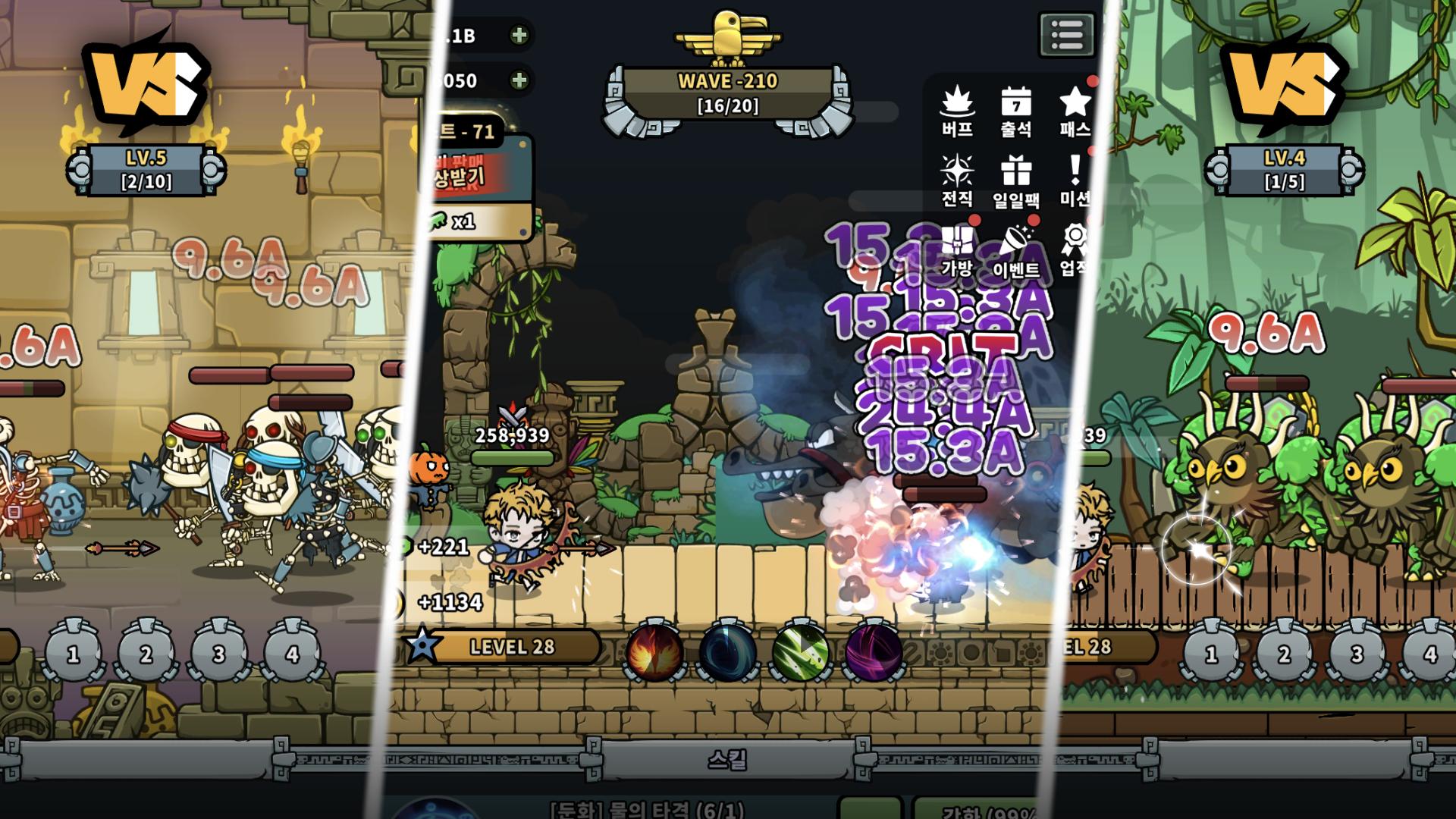Image resolution: width=1456 pixels, height=819 pixels.
Task: Open the 일일팩 daily gift pack
Action: click(x=1015, y=180)
